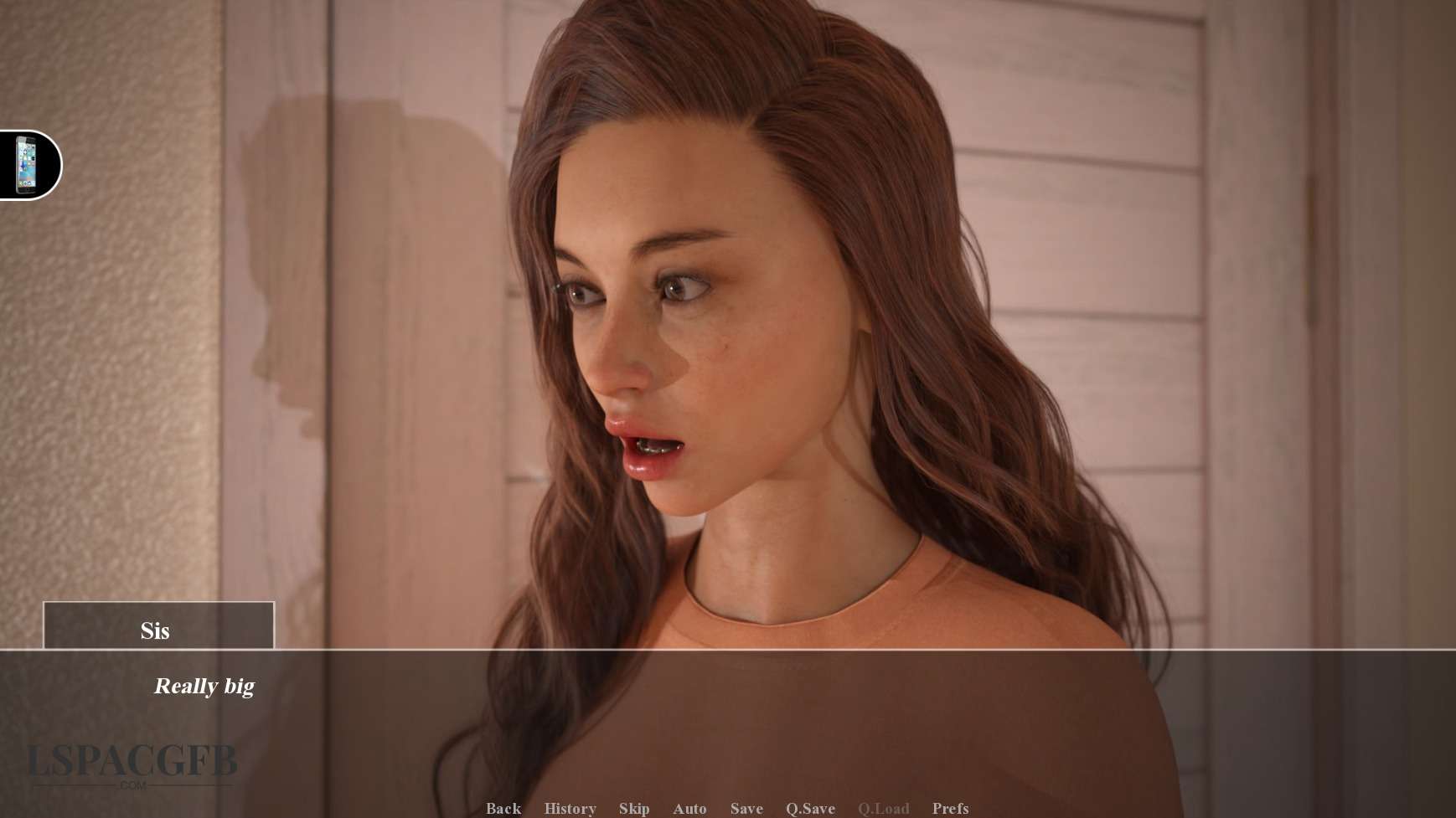Activate Skip mode
Image resolution: width=1456 pixels, height=818 pixels.
click(x=634, y=808)
